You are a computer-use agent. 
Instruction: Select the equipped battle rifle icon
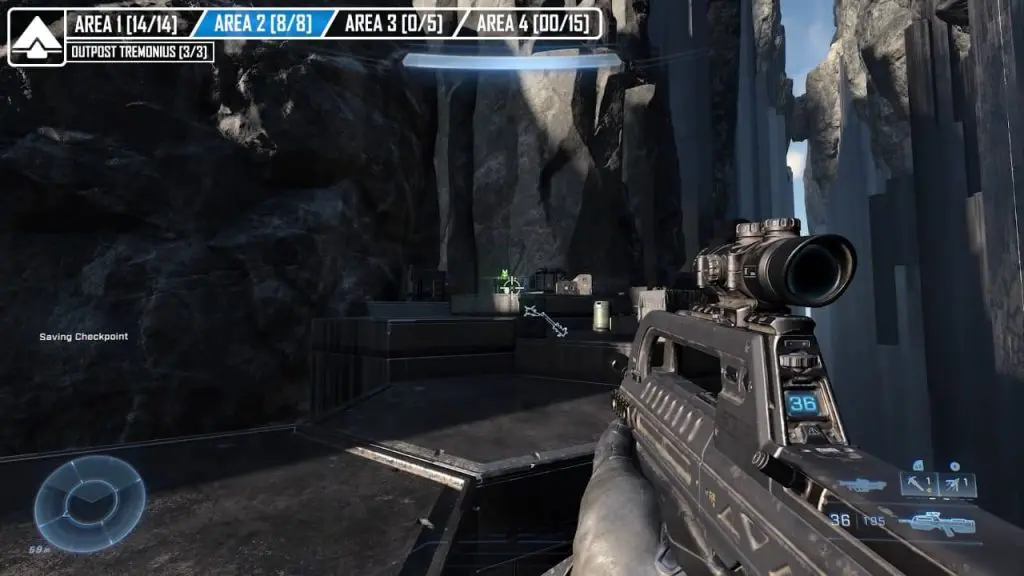tap(937, 521)
